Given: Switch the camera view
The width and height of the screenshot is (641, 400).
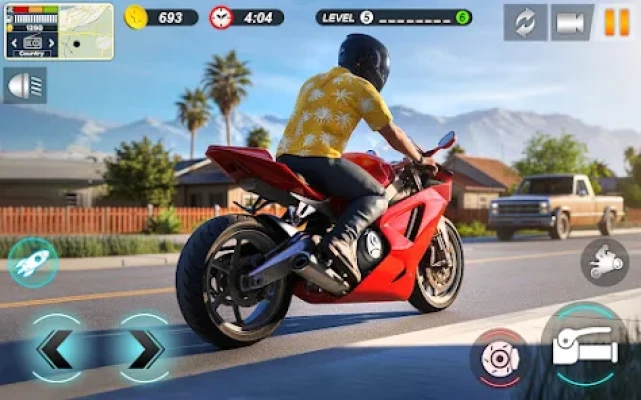Looking at the screenshot, I should [x=571, y=22].
